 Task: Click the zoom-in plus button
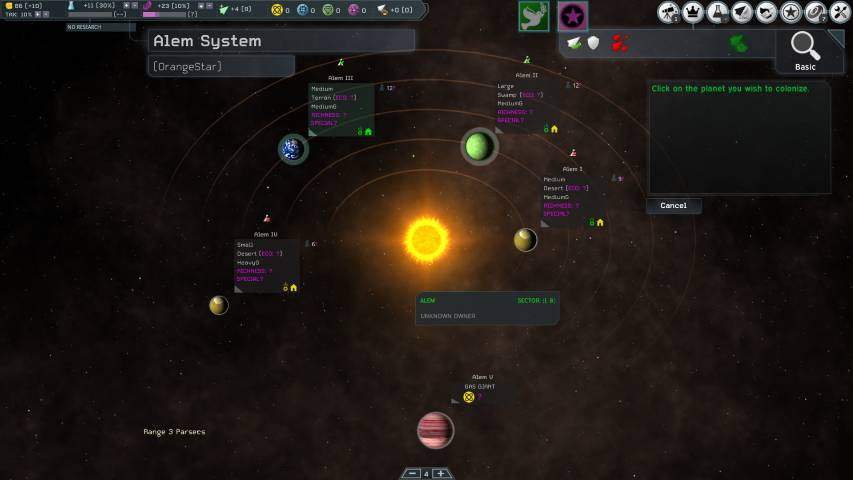440,473
